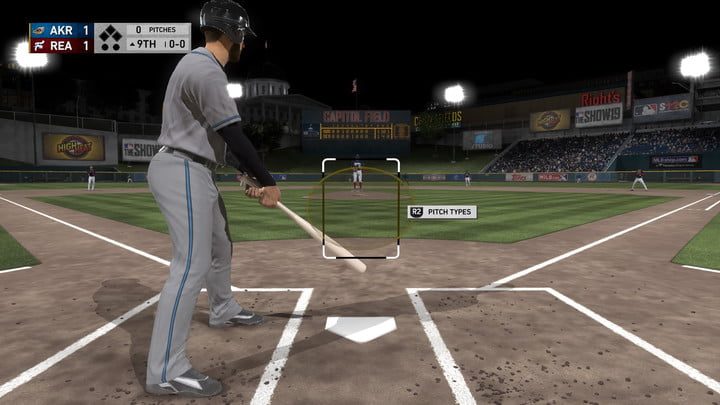720x405 pixels.
Task: Click inside the strike zone box
Action: pos(361,208)
